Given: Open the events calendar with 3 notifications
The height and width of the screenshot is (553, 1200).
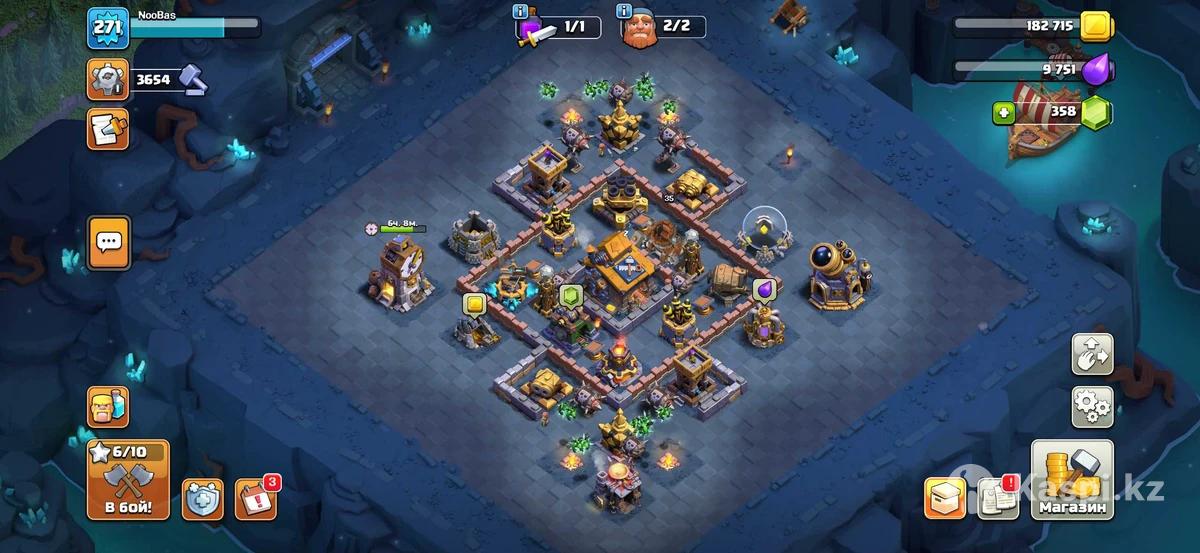Looking at the screenshot, I should point(255,498).
